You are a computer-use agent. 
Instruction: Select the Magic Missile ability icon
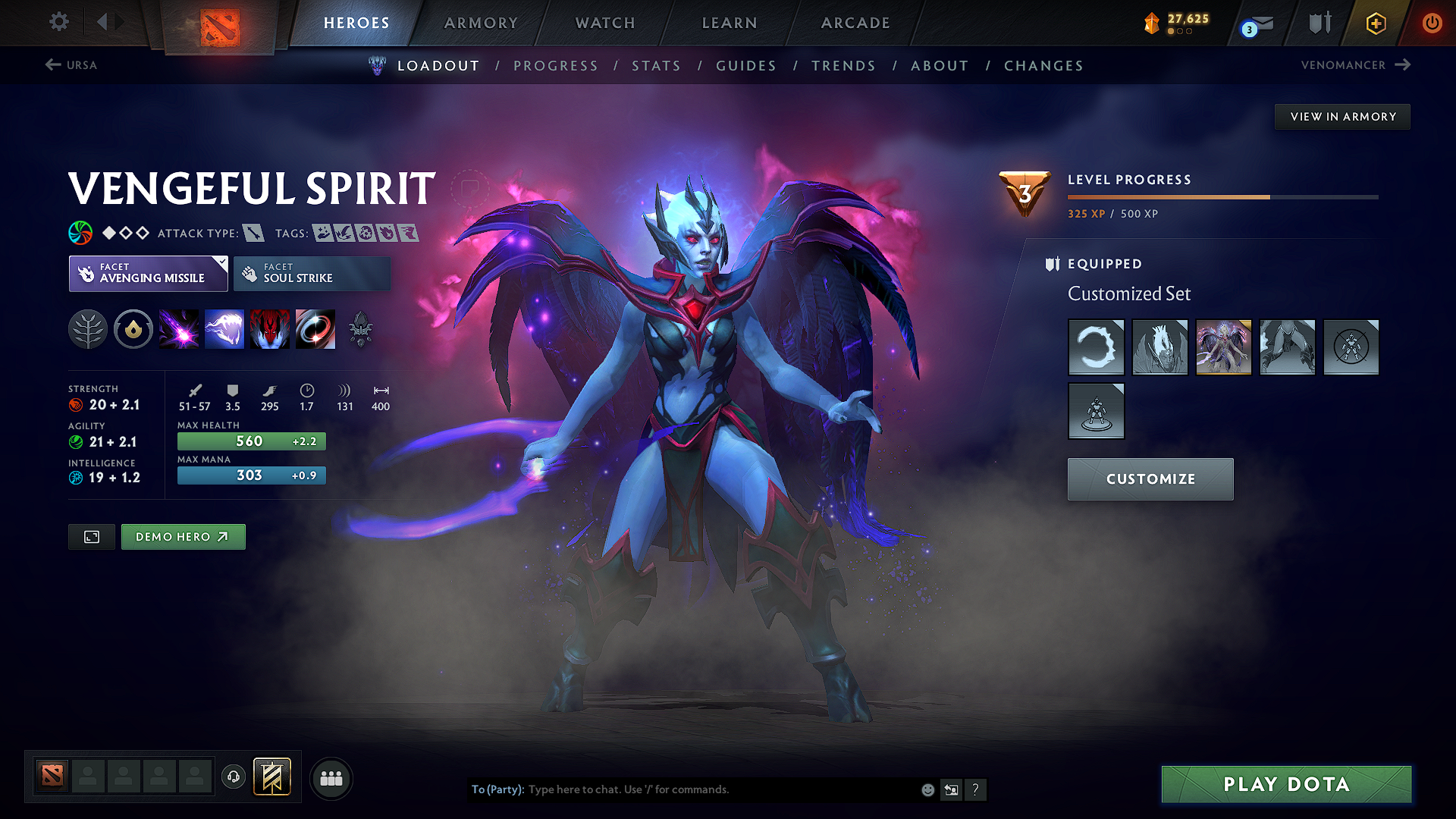pyautogui.click(x=179, y=328)
